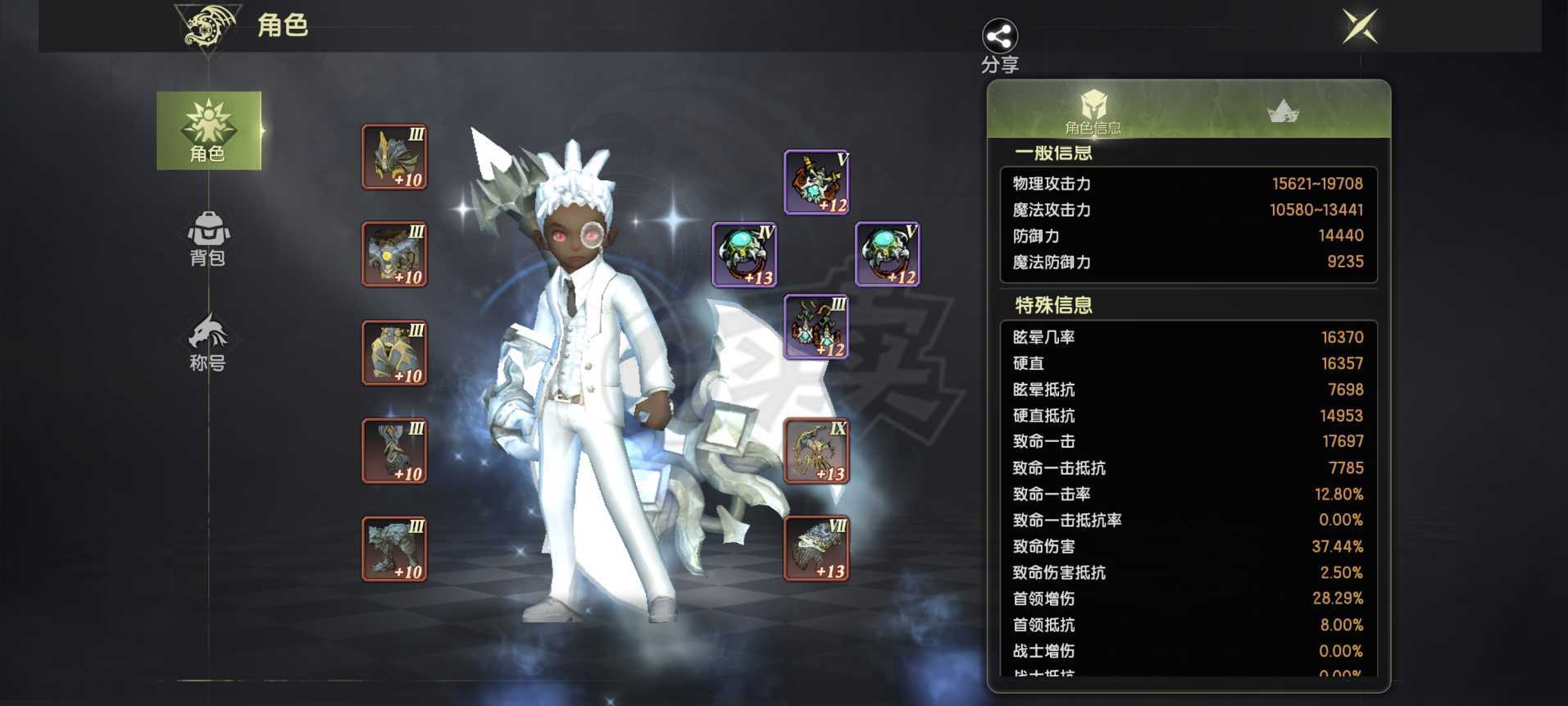Select the 角色 character tab

pyautogui.click(x=208, y=130)
